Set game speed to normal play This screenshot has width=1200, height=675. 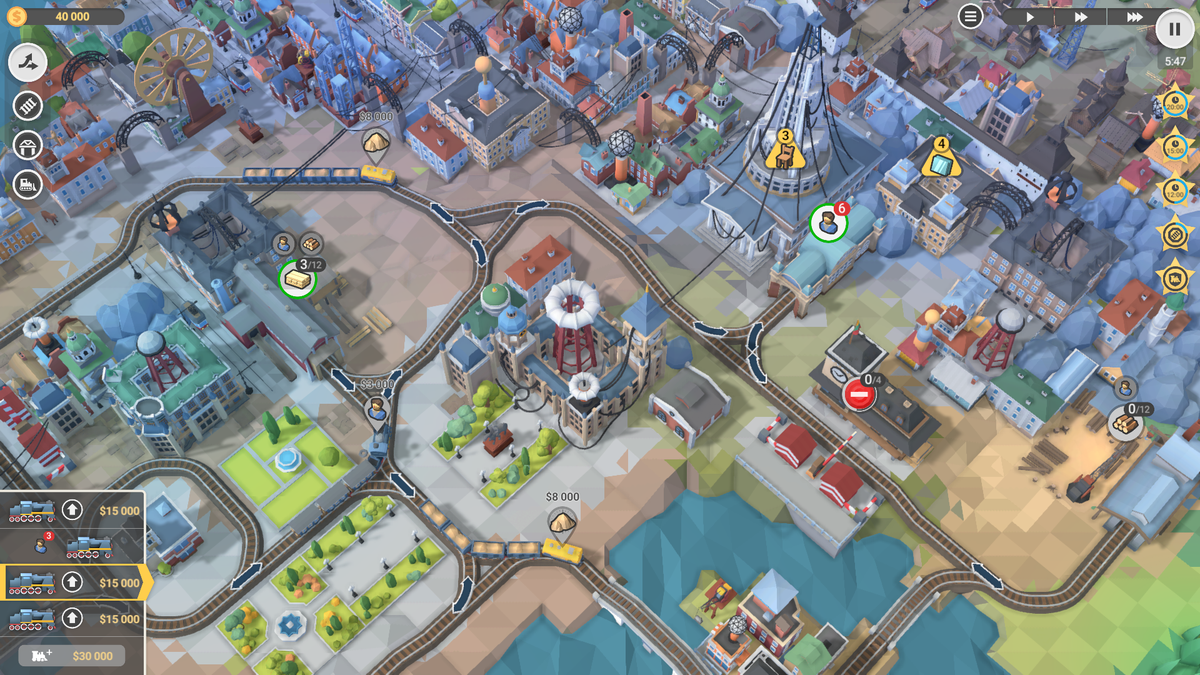(x=1030, y=17)
